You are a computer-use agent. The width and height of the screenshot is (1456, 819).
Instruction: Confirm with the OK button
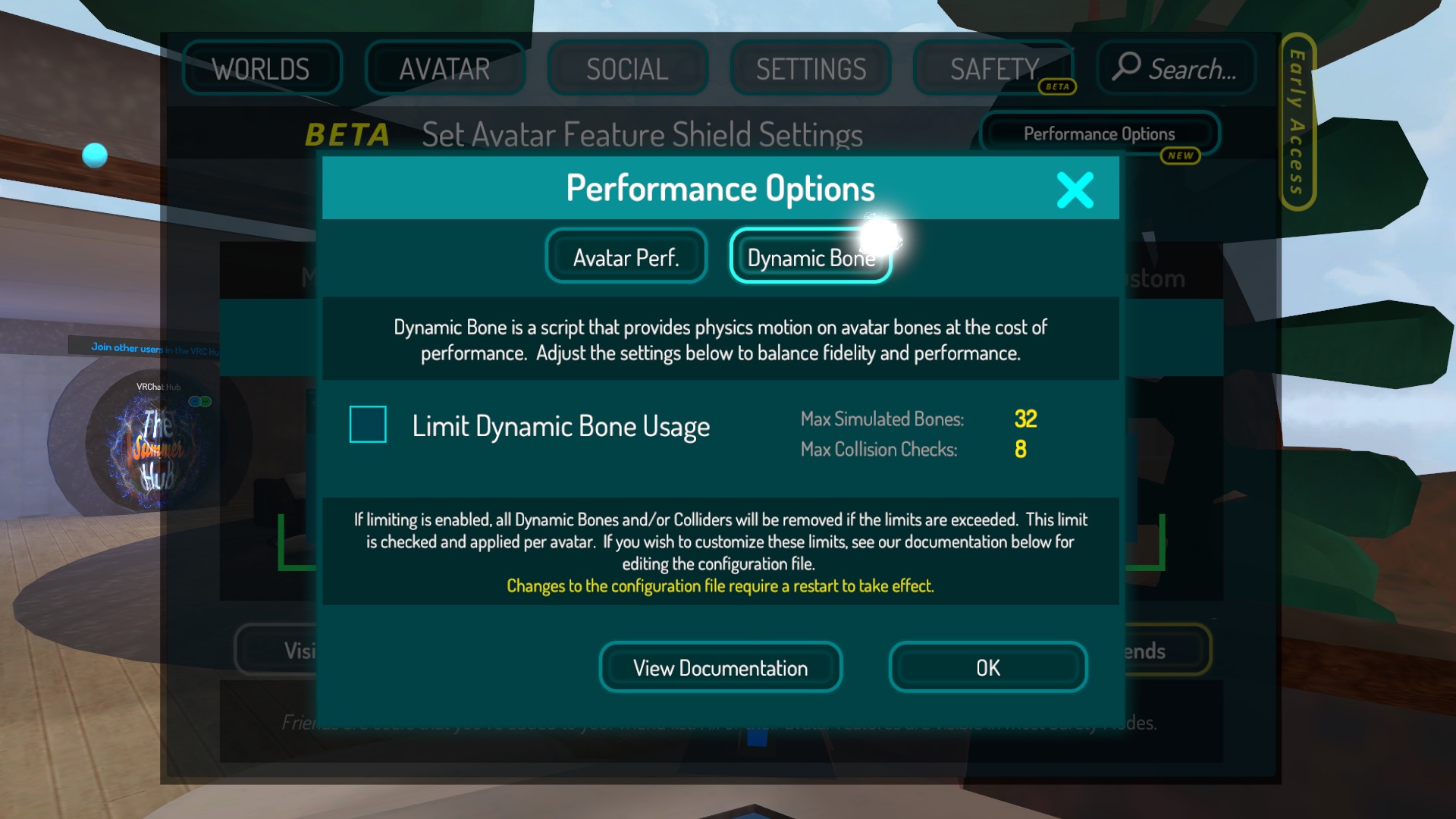[987, 668]
